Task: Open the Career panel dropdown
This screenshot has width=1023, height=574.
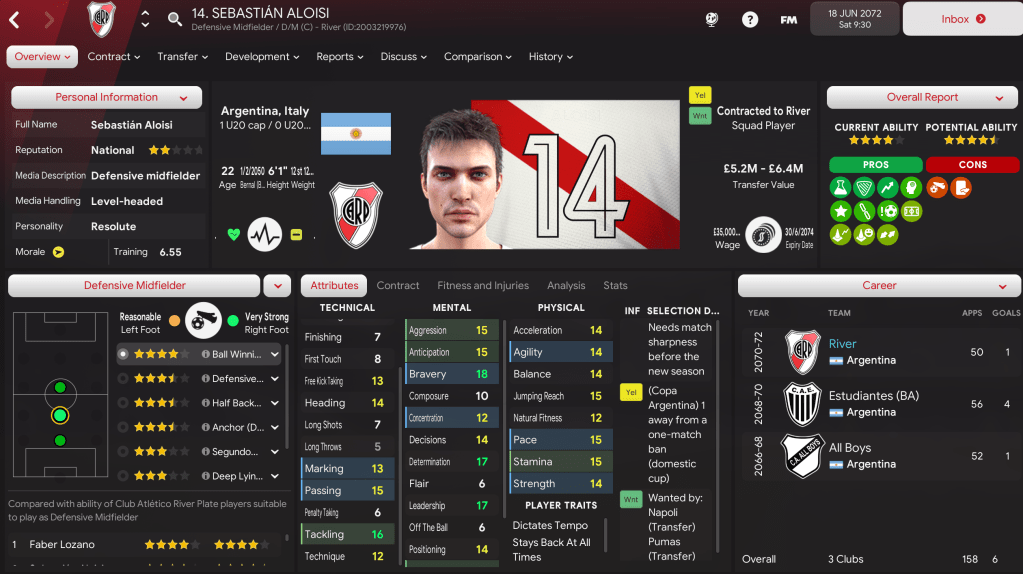Action: pos(879,286)
